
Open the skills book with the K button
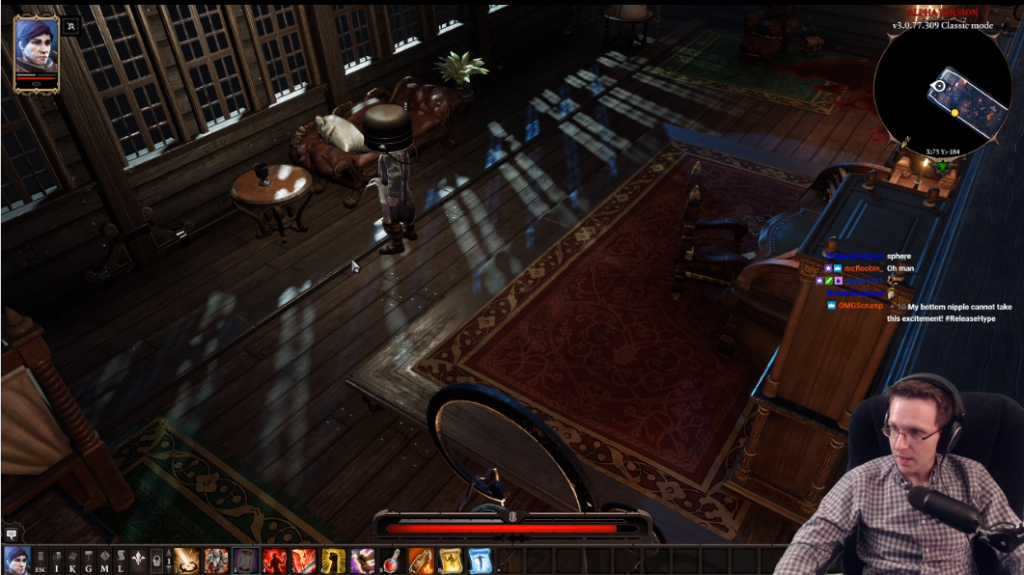tap(73, 561)
